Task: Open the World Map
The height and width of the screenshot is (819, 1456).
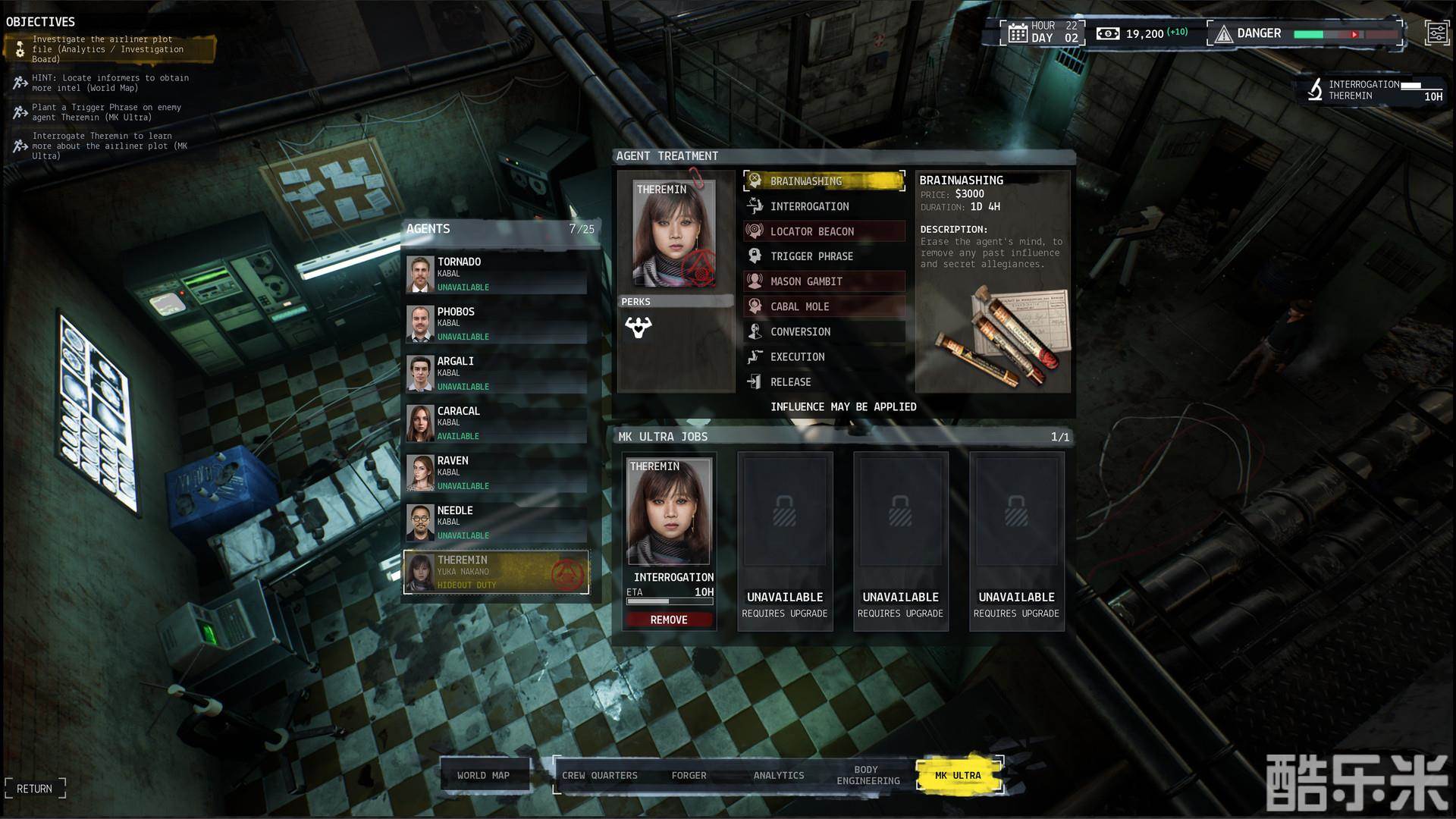Action: (x=484, y=775)
